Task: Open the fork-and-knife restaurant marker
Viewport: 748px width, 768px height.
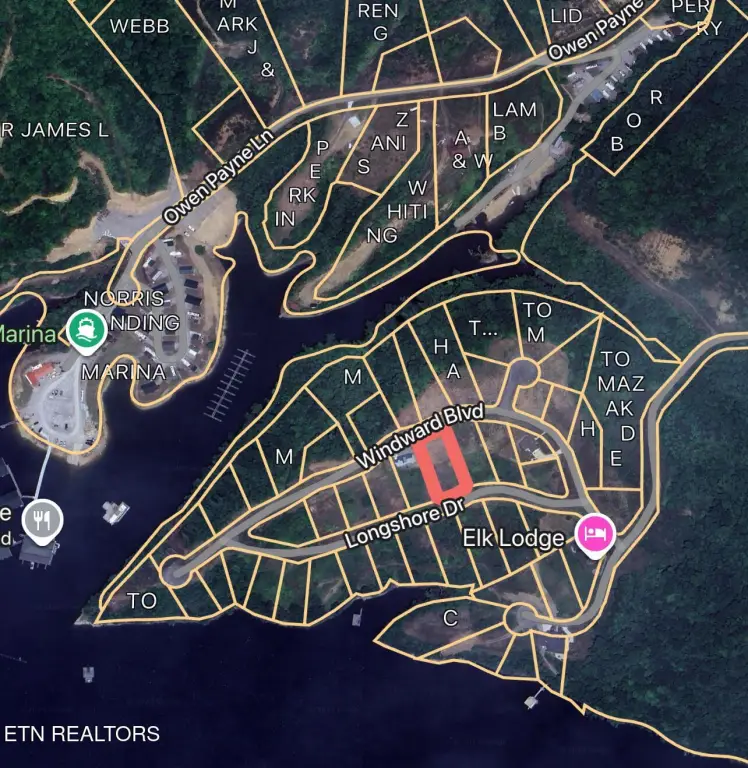Action: point(42,521)
